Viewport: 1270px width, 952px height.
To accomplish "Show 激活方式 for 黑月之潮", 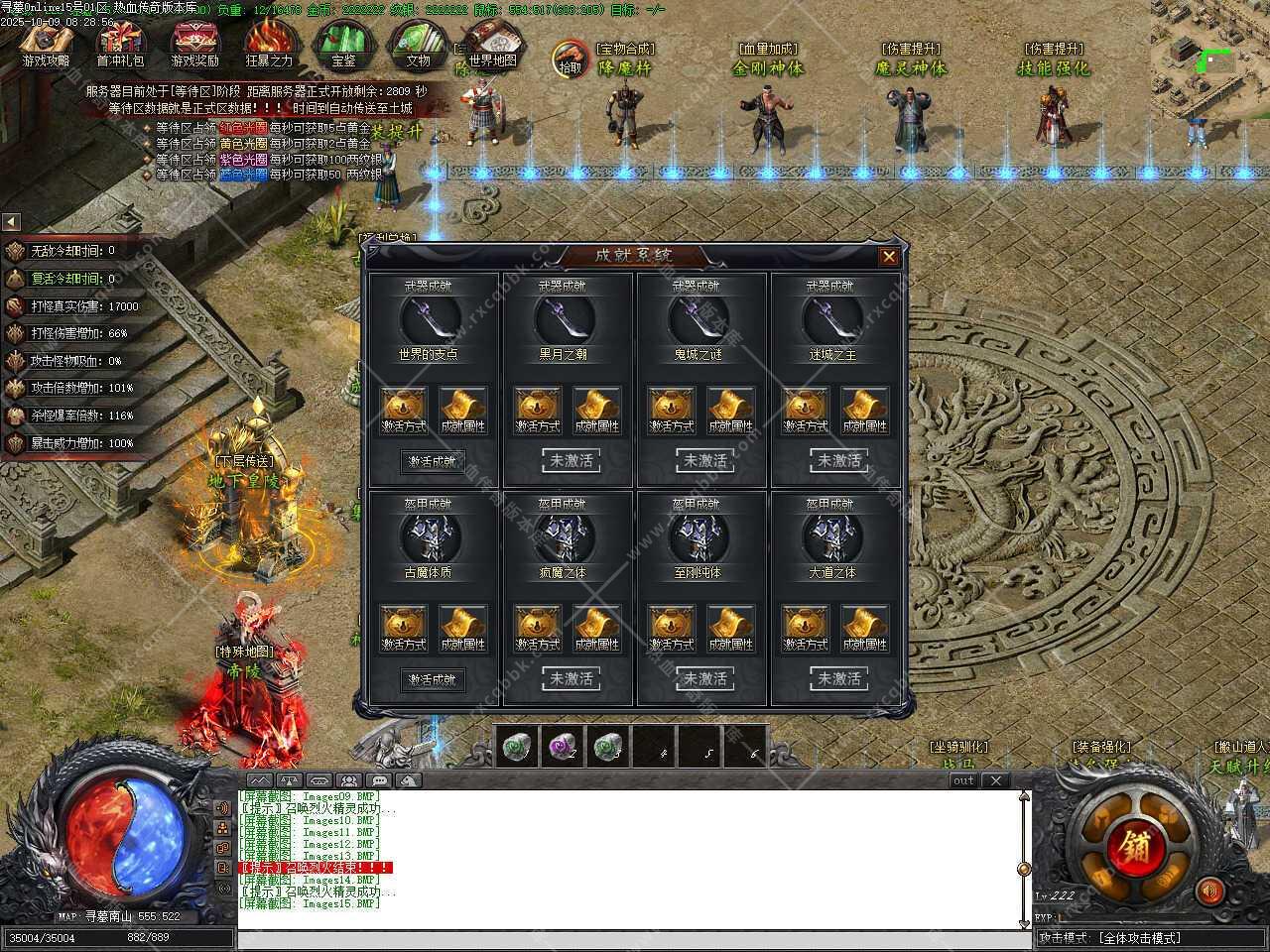I will (537, 411).
